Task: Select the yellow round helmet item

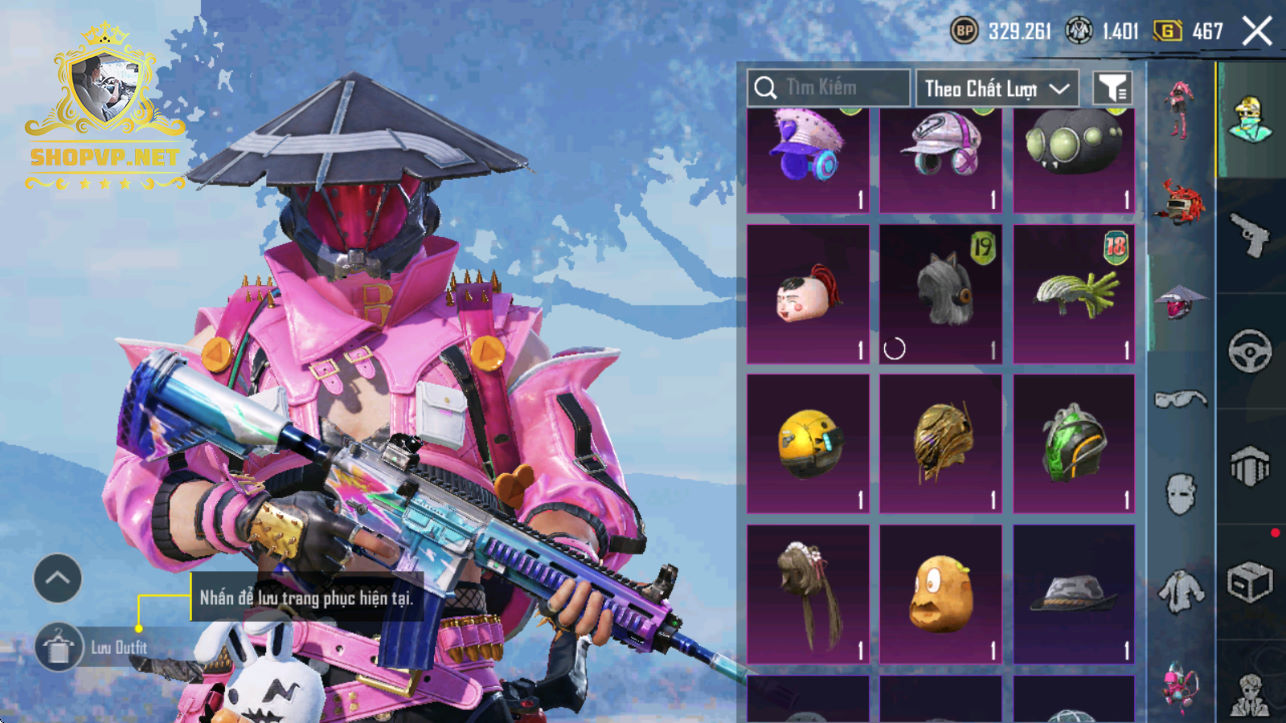Action: [x=808, y=443]
